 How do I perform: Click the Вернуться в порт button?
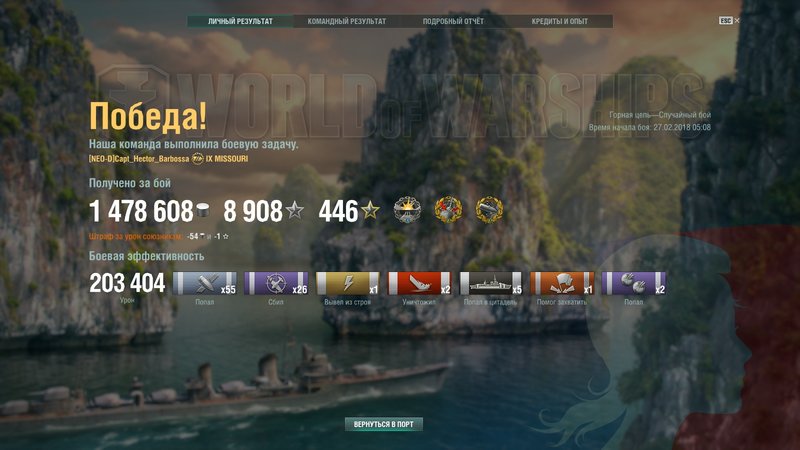pyautogui.click(x=383, y=424)
